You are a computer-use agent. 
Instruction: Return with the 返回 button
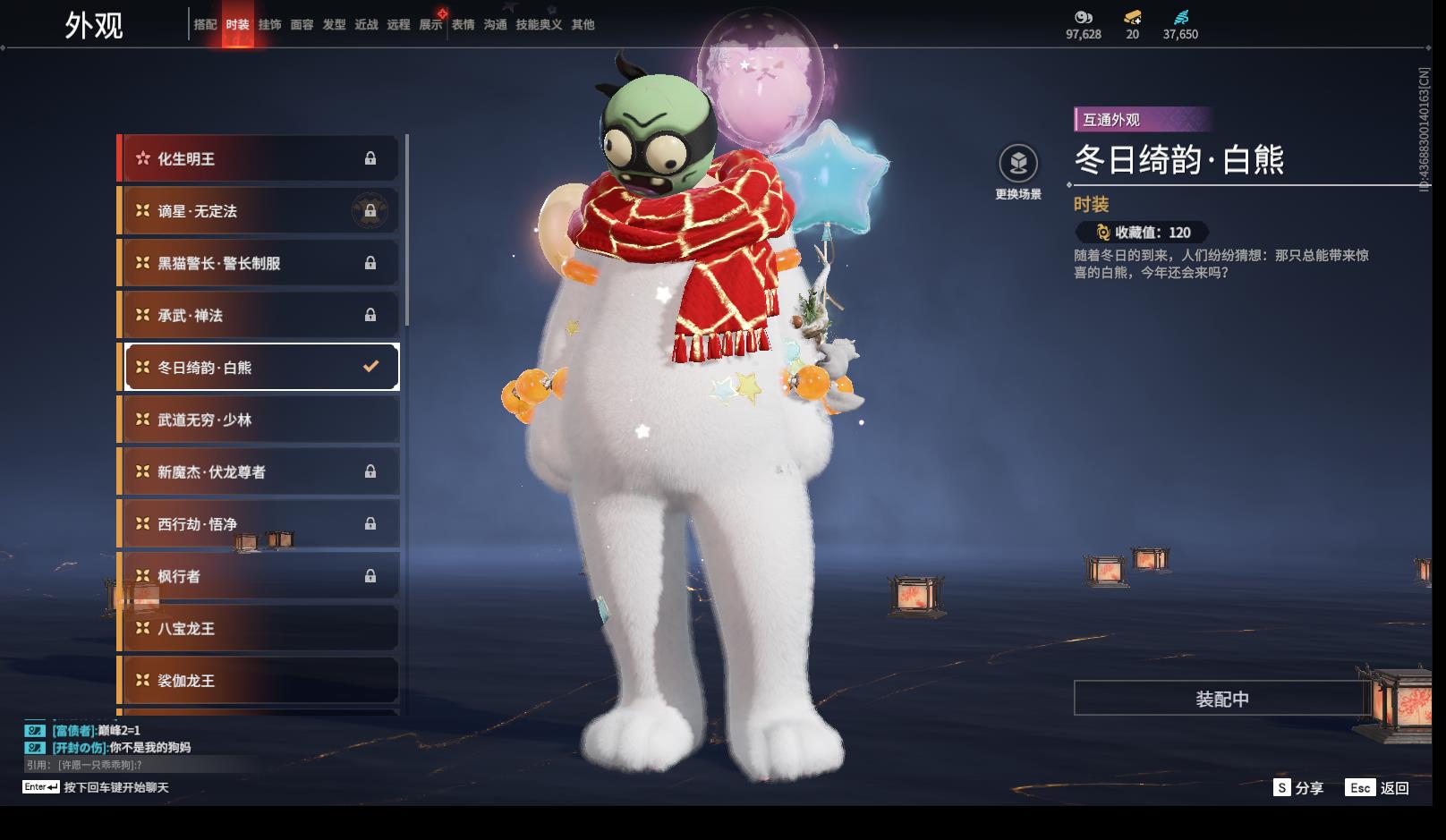tap(1378, 787)
